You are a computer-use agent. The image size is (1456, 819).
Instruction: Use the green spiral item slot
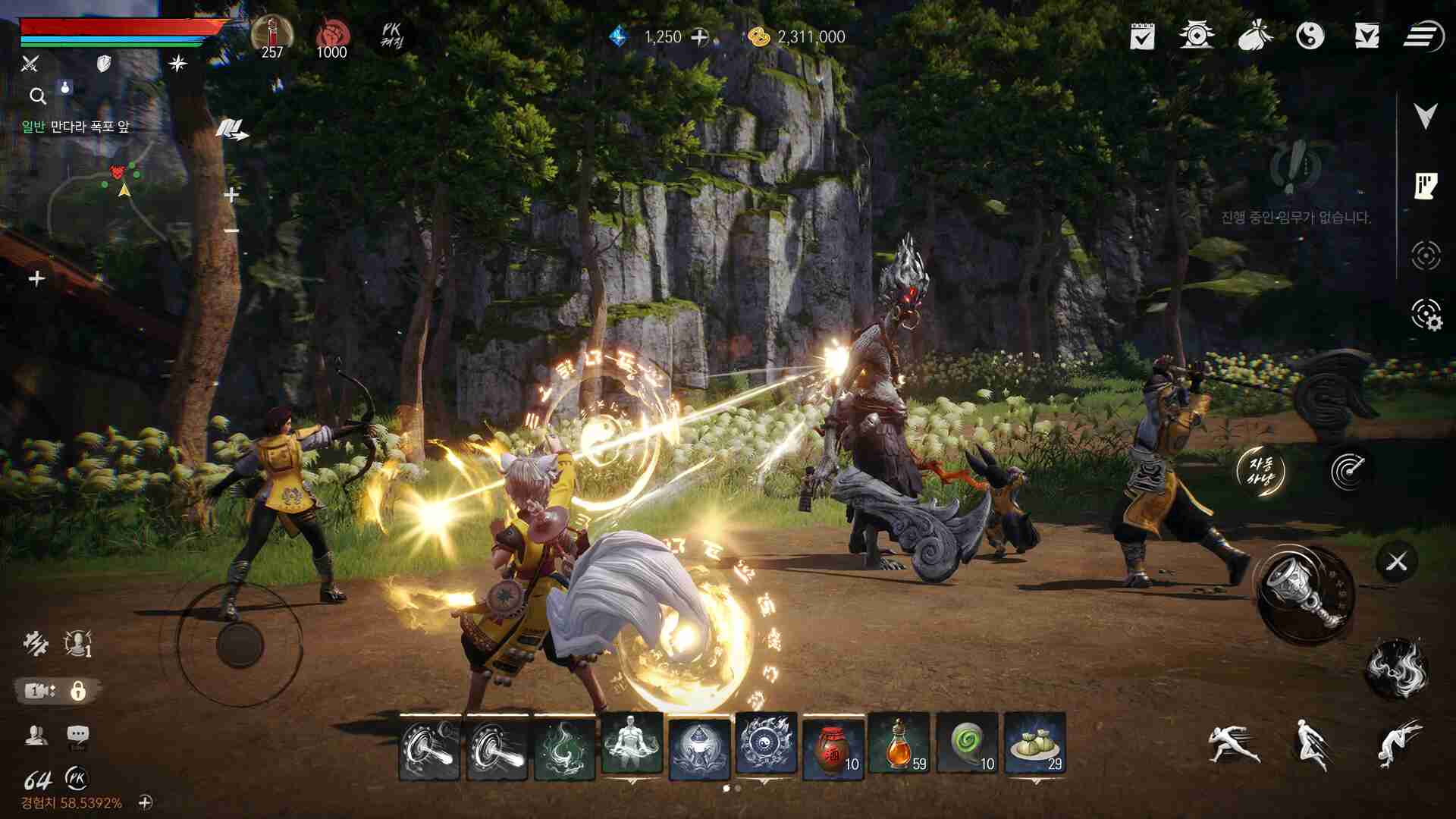coord(968,745)
